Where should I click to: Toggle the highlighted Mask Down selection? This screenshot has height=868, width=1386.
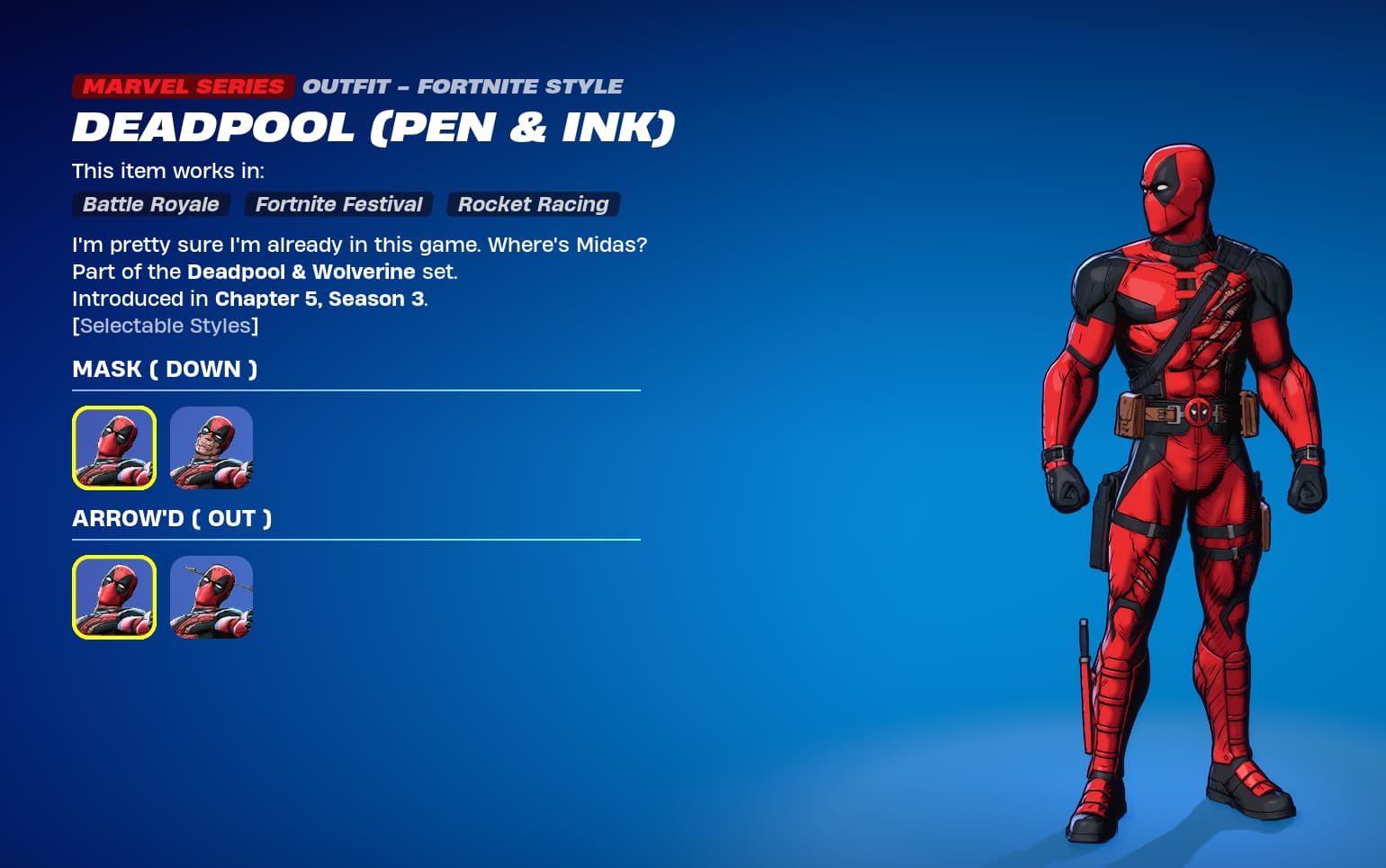(x=113, y=448)
